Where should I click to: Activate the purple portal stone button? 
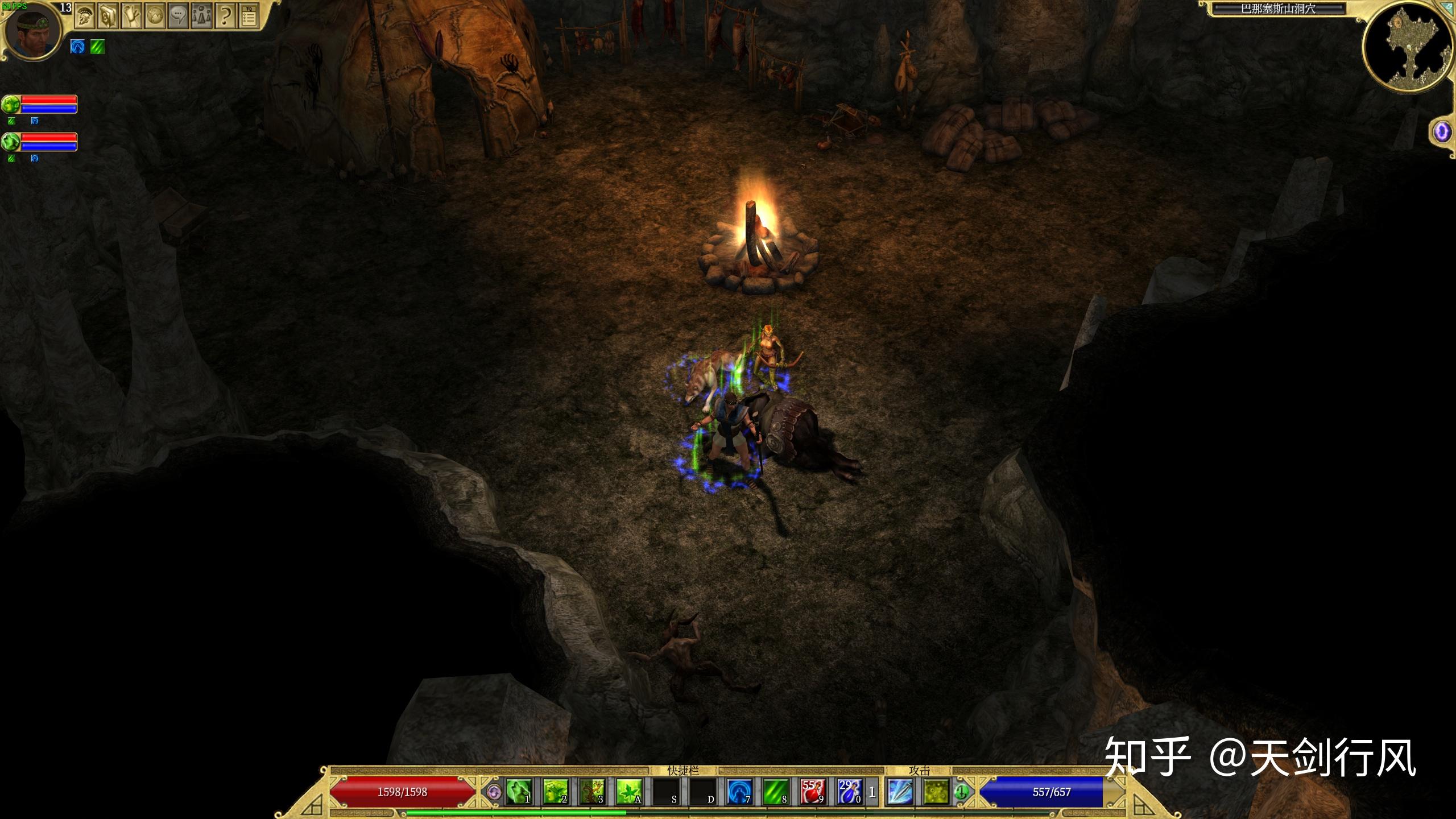(1442, 133)
